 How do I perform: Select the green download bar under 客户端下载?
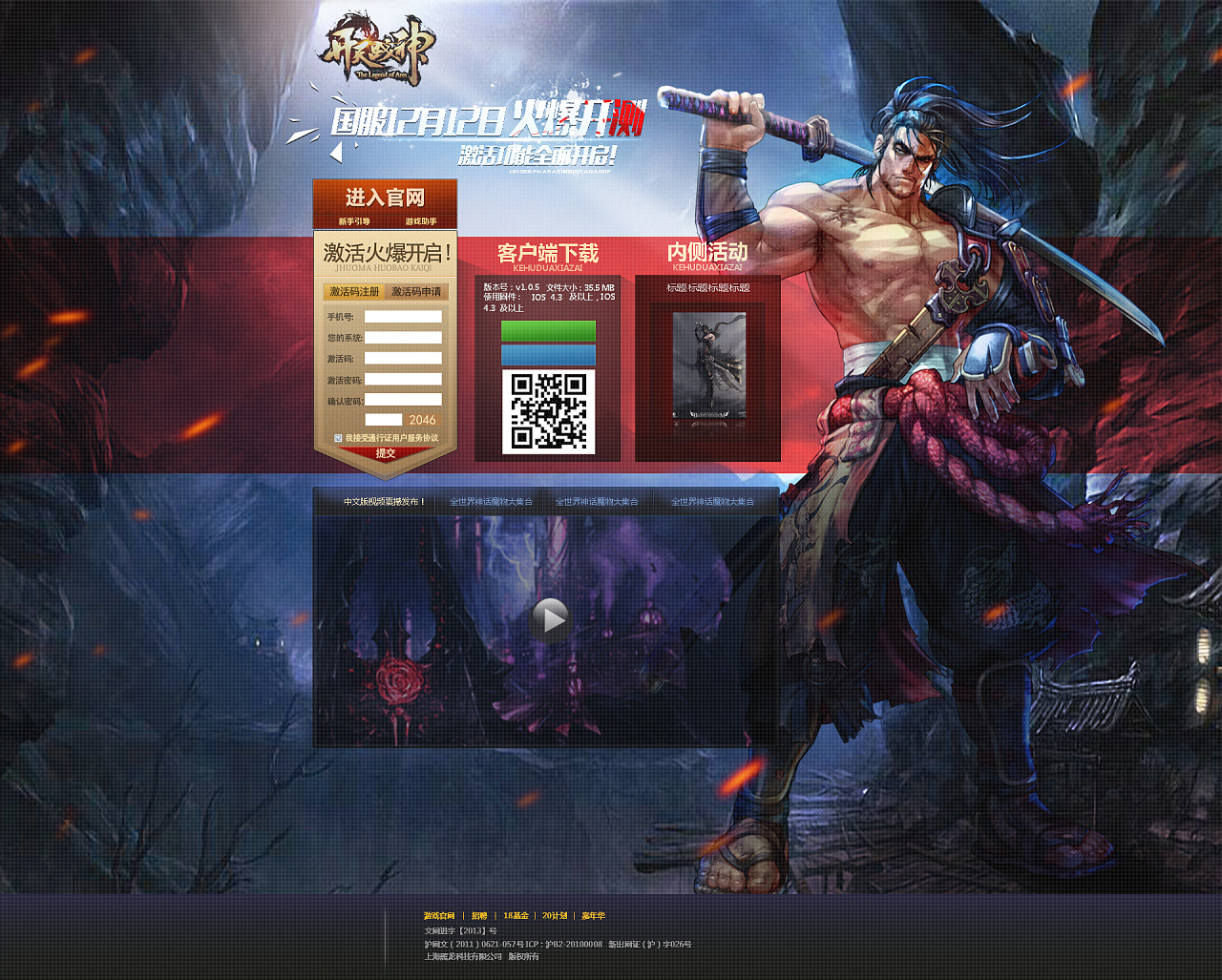(x=548, y=328)
